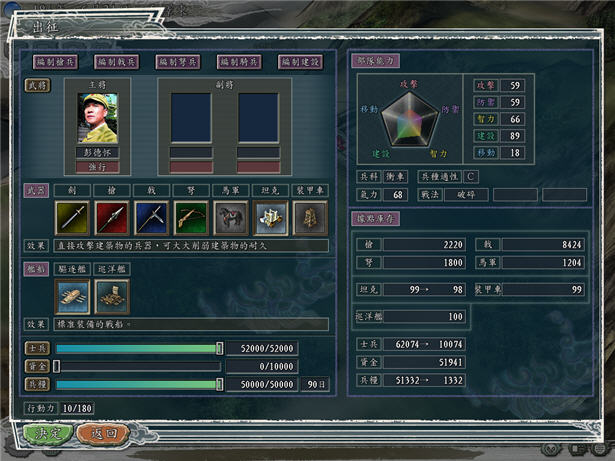Viewport: 615px width, 461px height.
Task: Open the 武將 officer selection
Action: 36,84
